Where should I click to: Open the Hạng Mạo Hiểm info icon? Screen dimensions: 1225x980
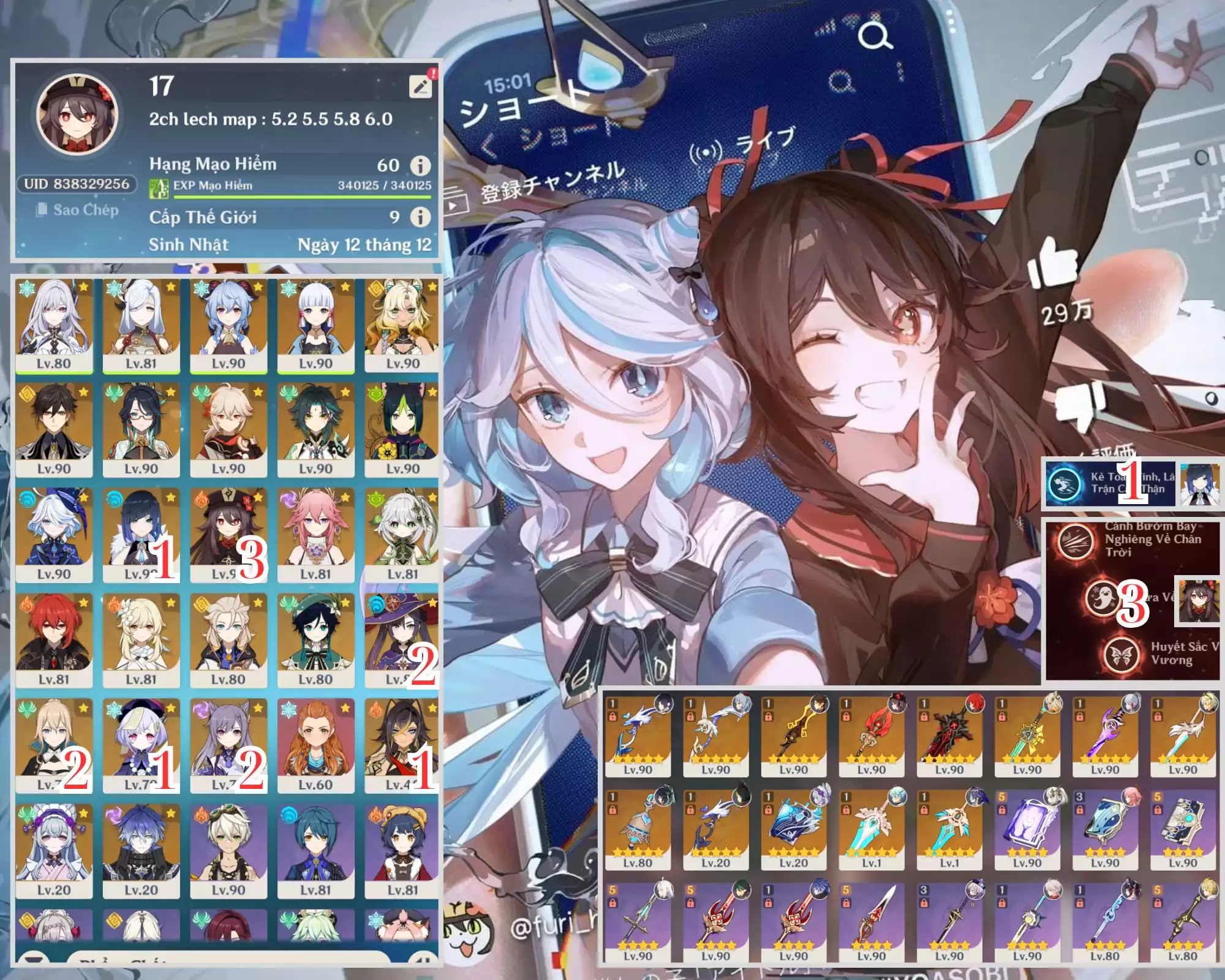(420, 165)
